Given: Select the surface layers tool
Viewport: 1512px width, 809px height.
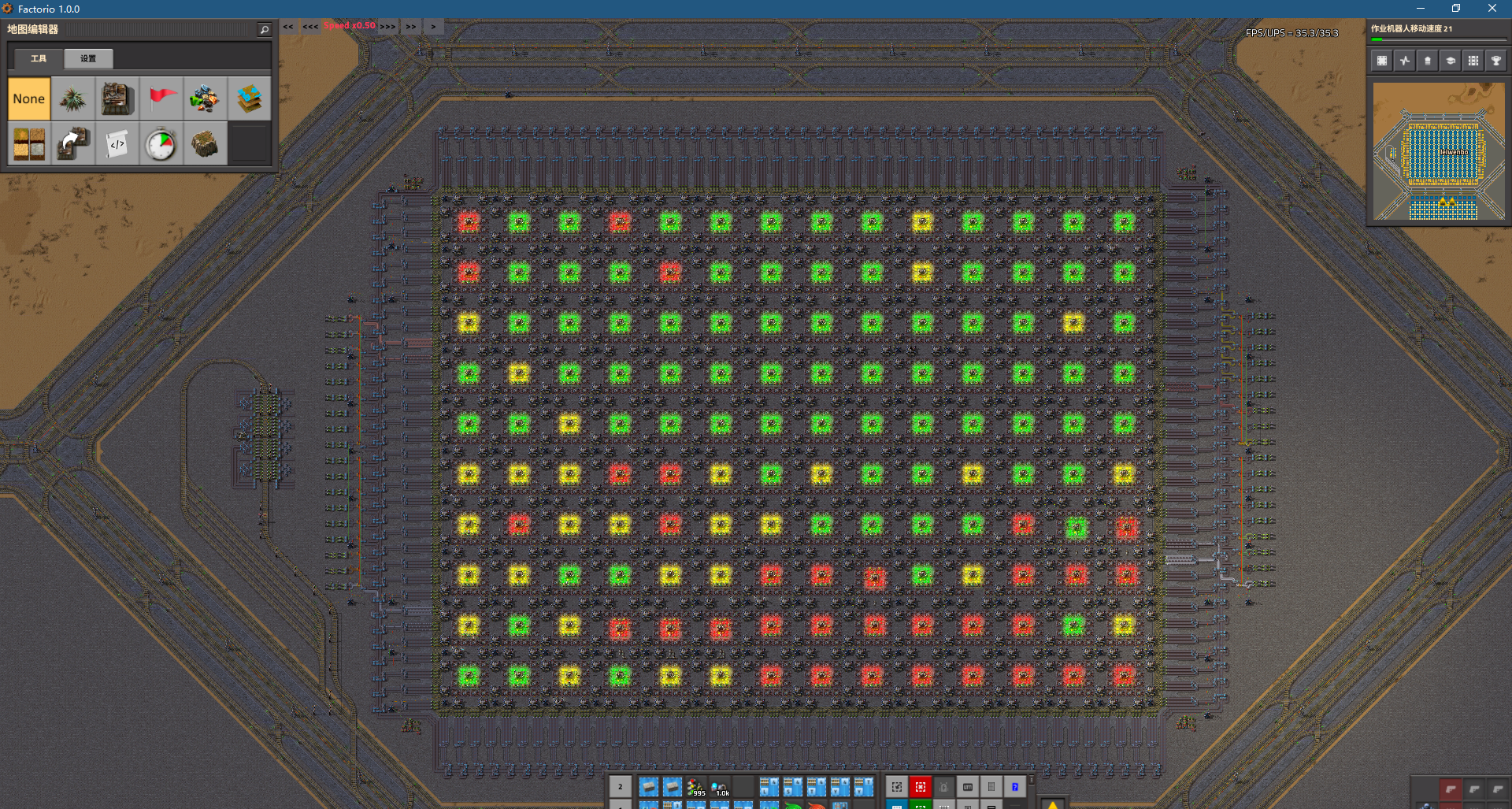Looking at the screenshot, I should coord(250,98).
